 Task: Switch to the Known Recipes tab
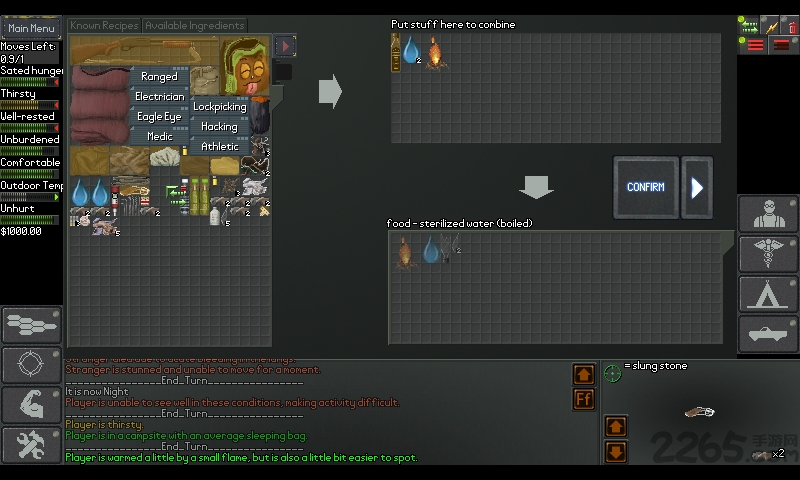(104, 24)
